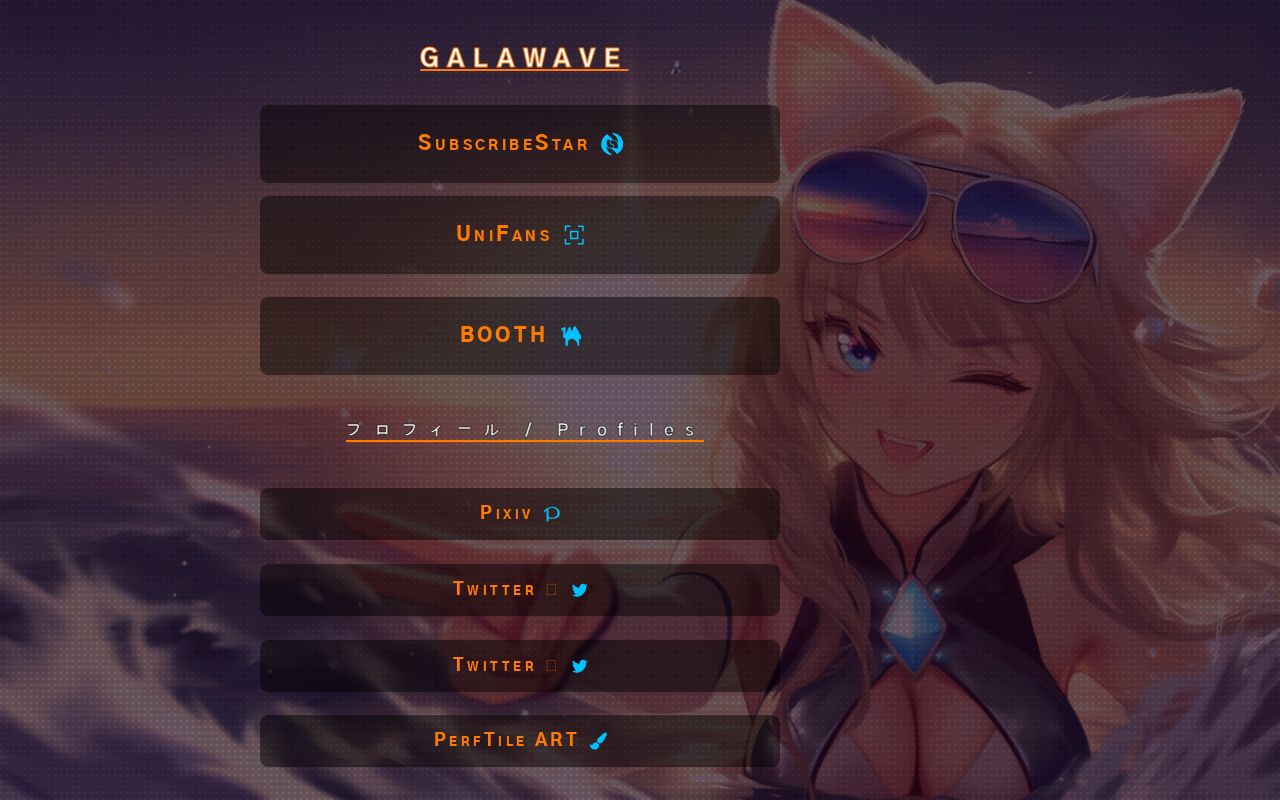Click the paintbrush icon beside PerfTile ART

click(x=598, y=740)
